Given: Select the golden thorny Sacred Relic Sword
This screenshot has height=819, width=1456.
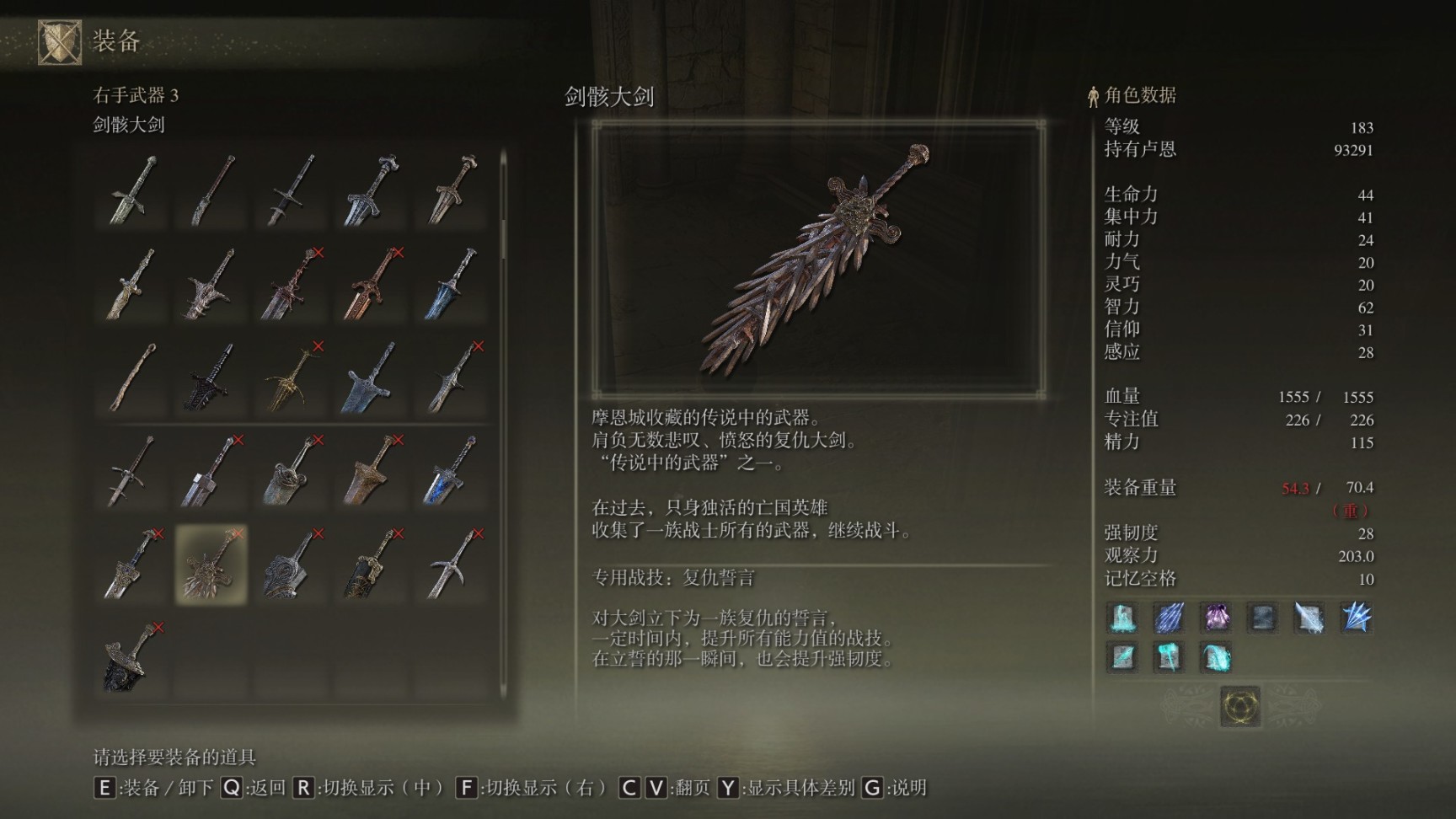Looking at the screenshot, I should tap(292, 377).
